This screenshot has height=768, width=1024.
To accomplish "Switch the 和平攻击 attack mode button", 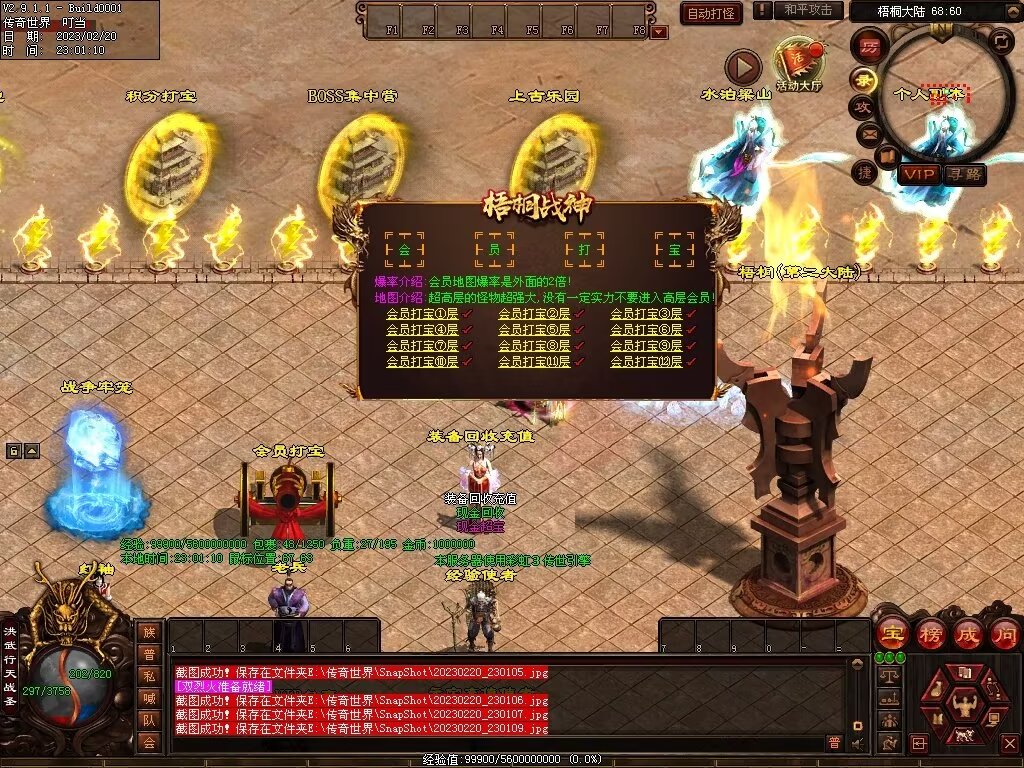I will pyautogui.click(x=807, y=11).
